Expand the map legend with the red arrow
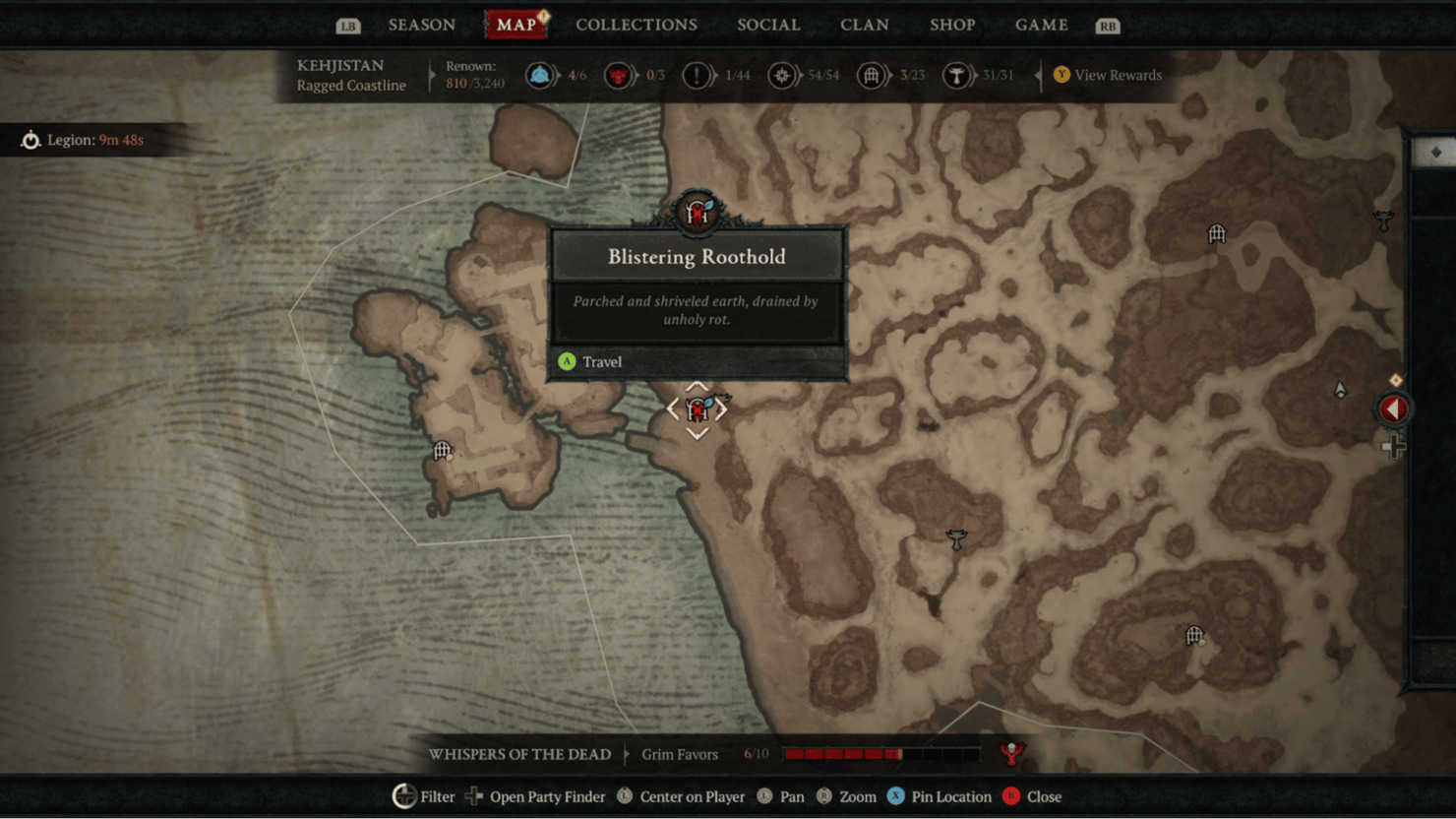 coord(1393,409)
